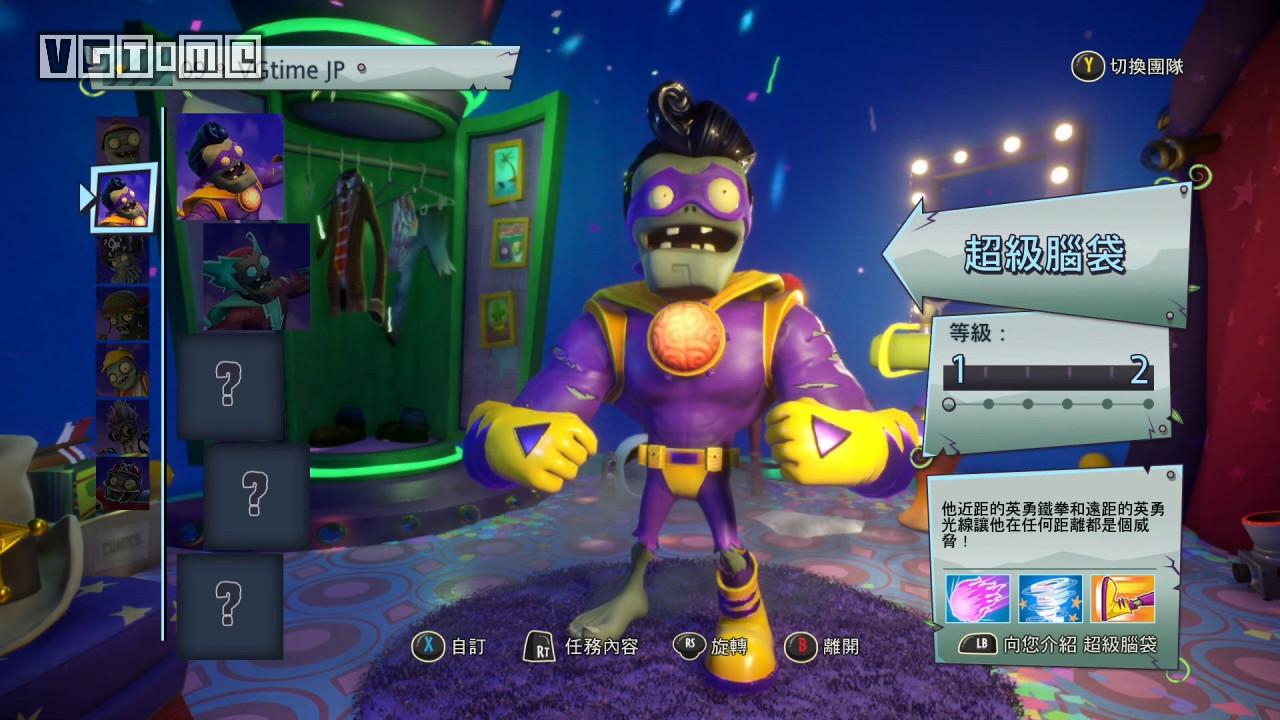View the pink energy ball ability
Image resolution: width=1280 pixels, height=720 pixels.
[979, 599]
